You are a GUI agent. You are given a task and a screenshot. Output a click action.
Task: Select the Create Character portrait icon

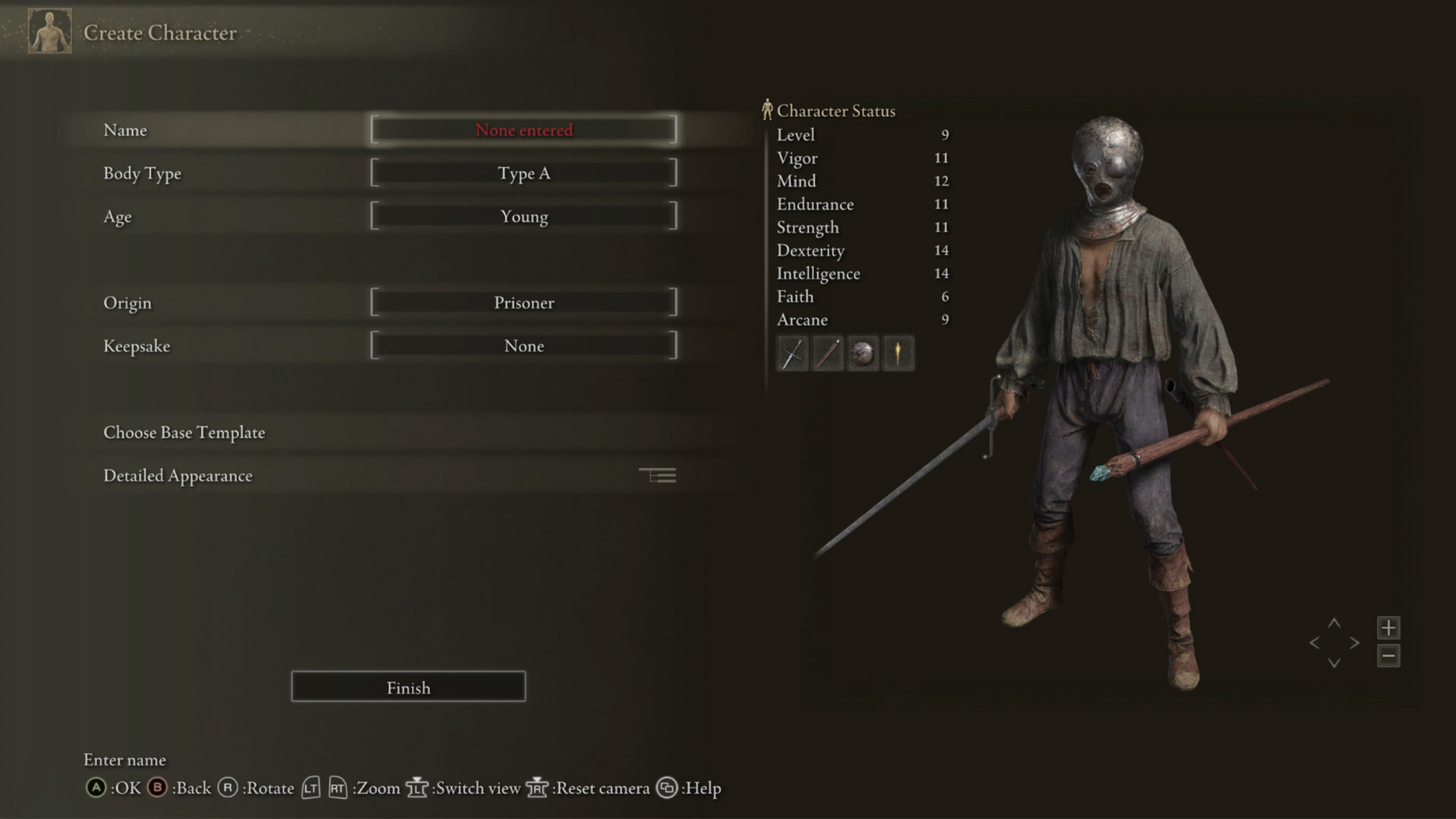(49, 32)
